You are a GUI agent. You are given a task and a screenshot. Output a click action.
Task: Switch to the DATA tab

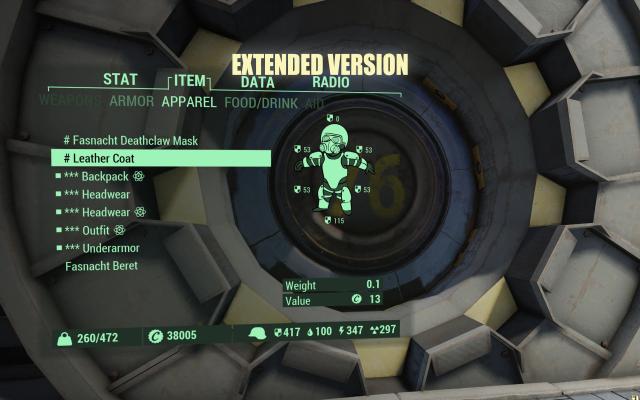point(258,82)
